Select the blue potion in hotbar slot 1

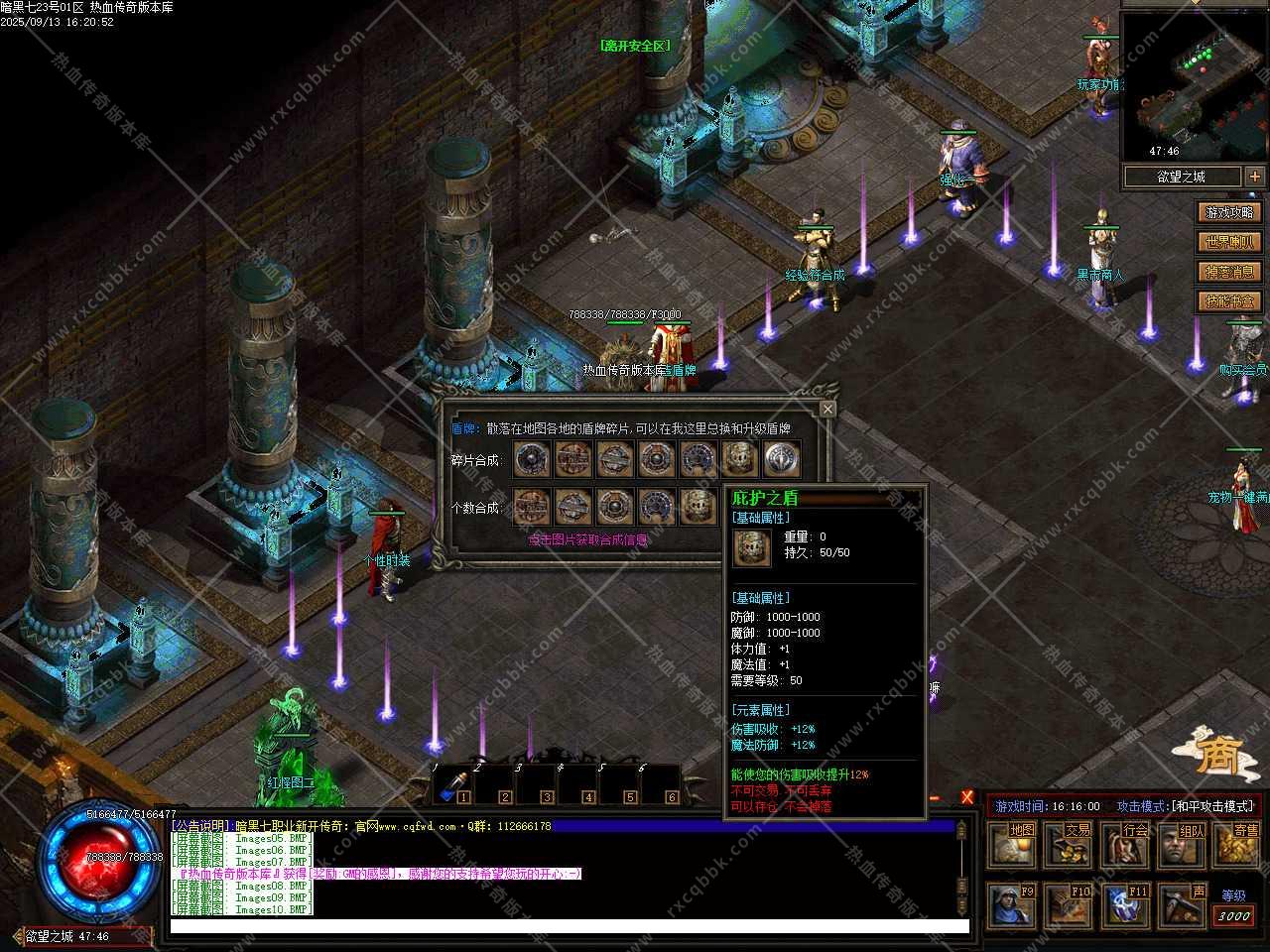click(452, 785)
